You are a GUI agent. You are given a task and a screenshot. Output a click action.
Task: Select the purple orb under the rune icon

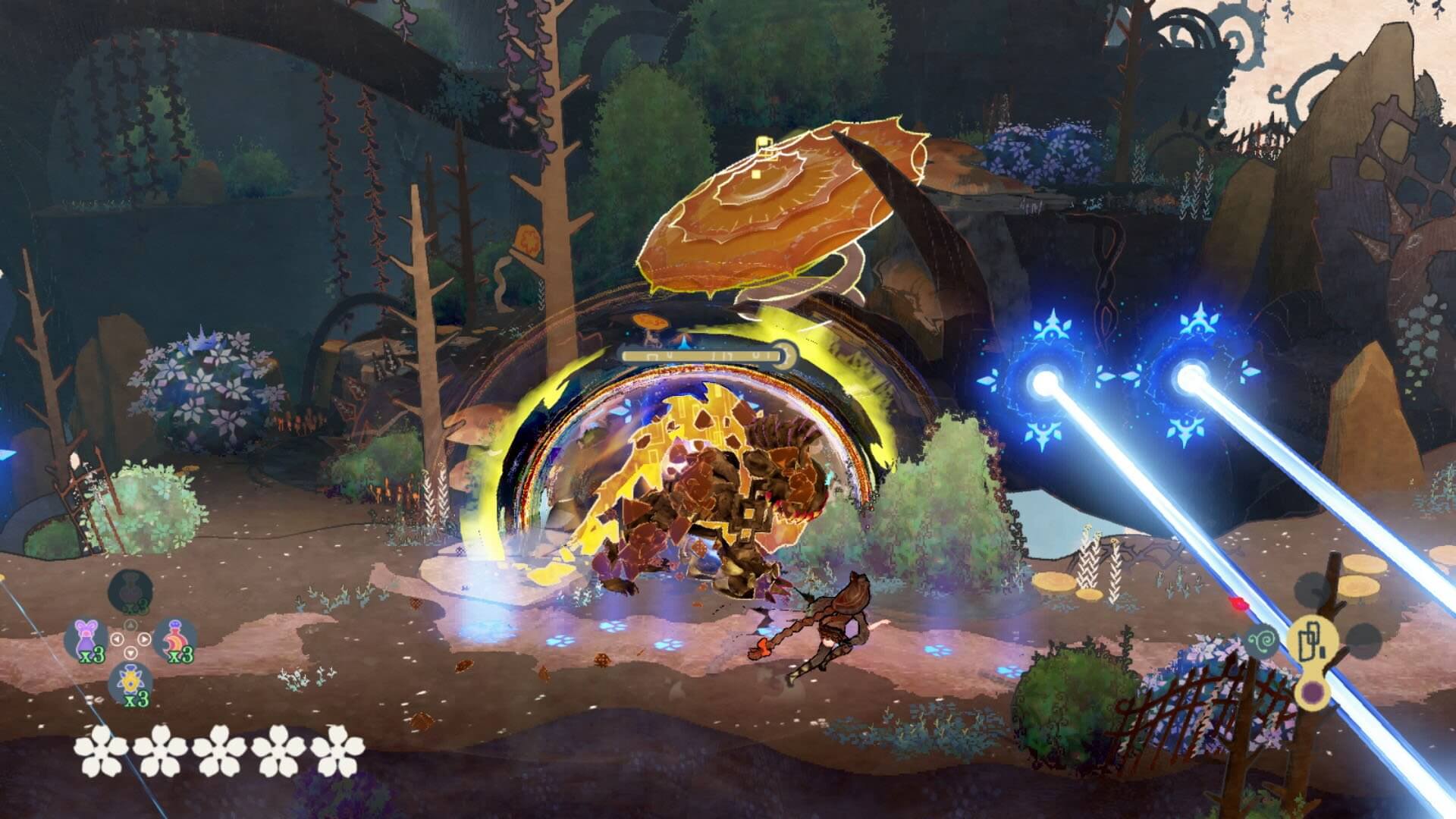pyautogui.click(x=1311, y=691)
